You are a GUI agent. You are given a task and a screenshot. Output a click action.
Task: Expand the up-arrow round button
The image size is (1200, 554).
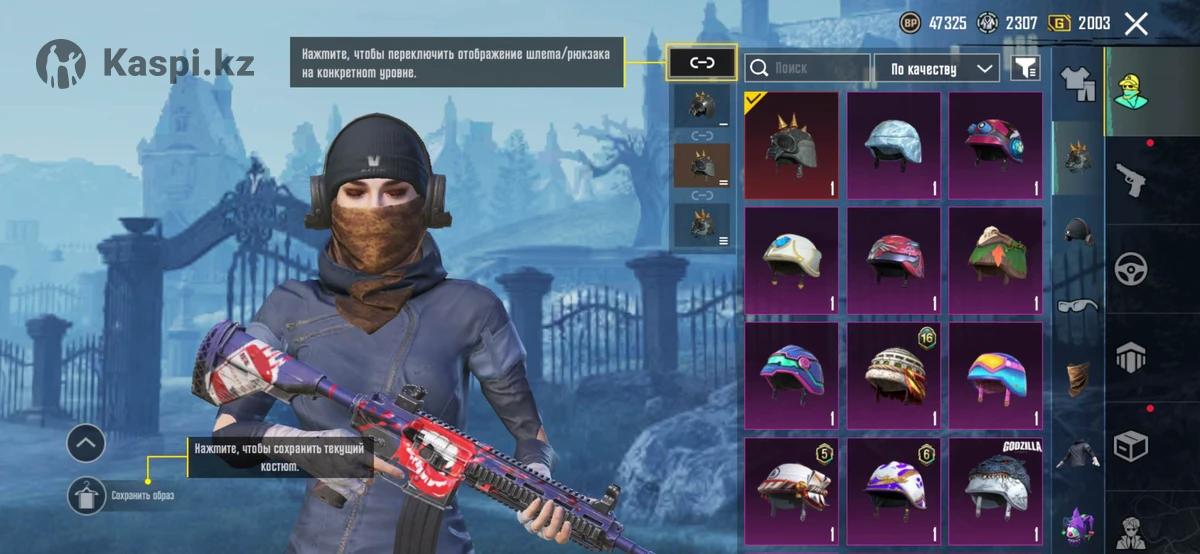coord(87,442)
